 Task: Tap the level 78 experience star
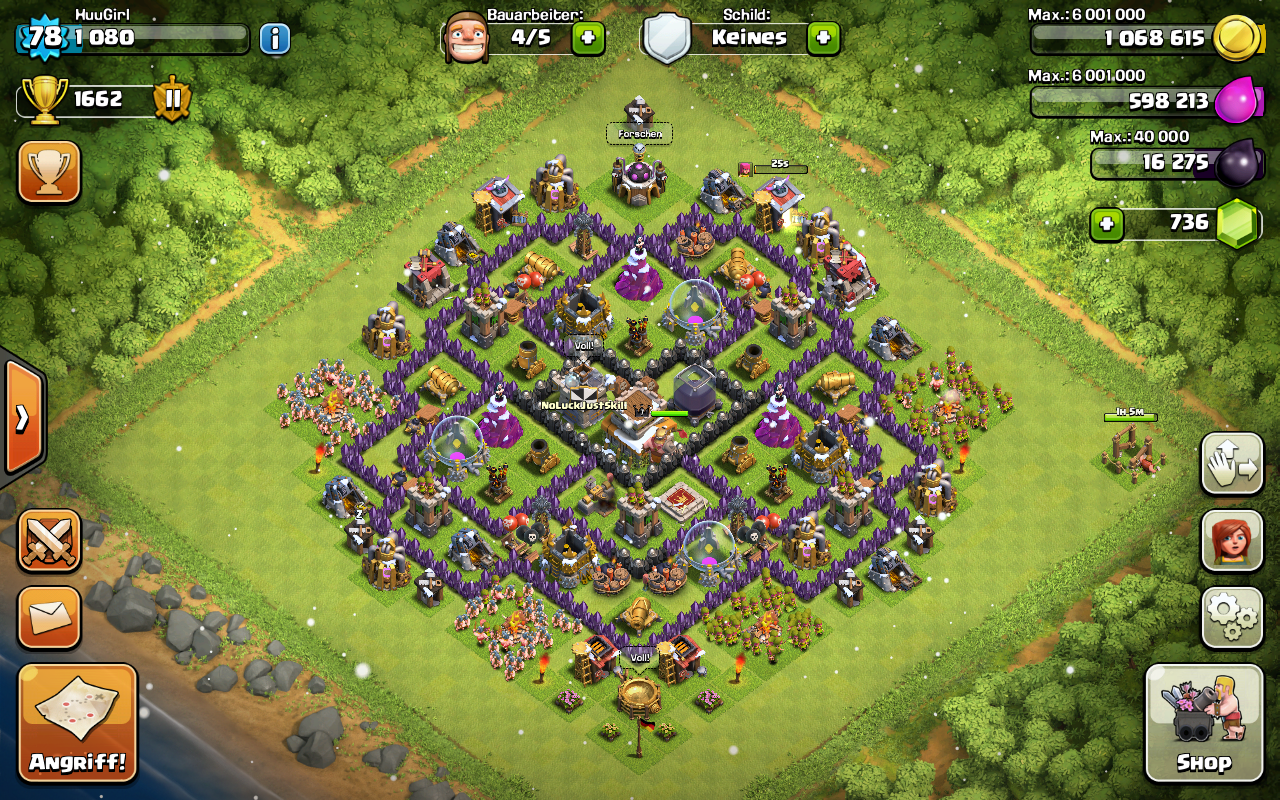click(x=44, y=38)
